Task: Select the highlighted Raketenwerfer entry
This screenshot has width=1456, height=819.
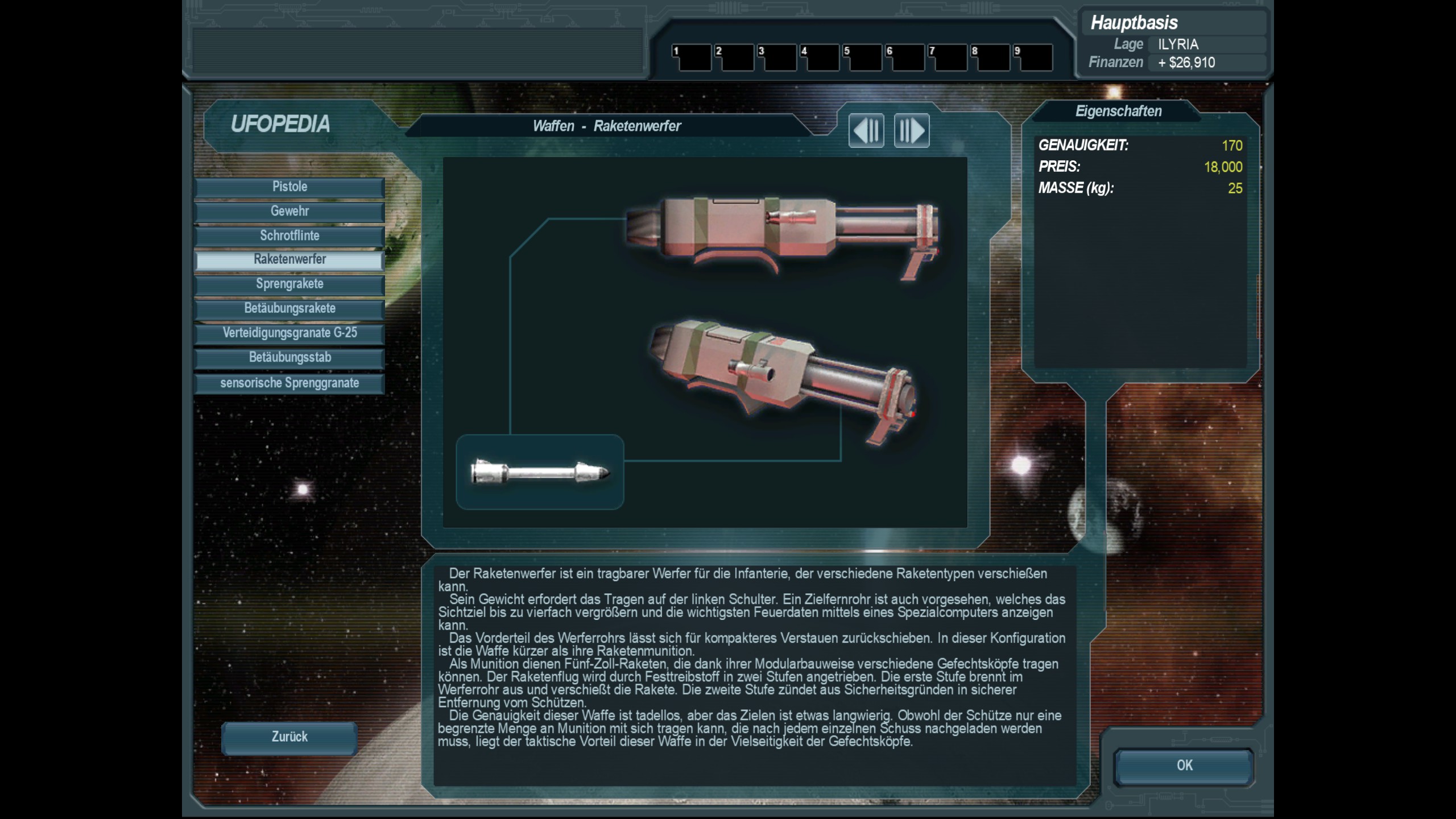Action: pyautogui.click(x=289, y=260)
